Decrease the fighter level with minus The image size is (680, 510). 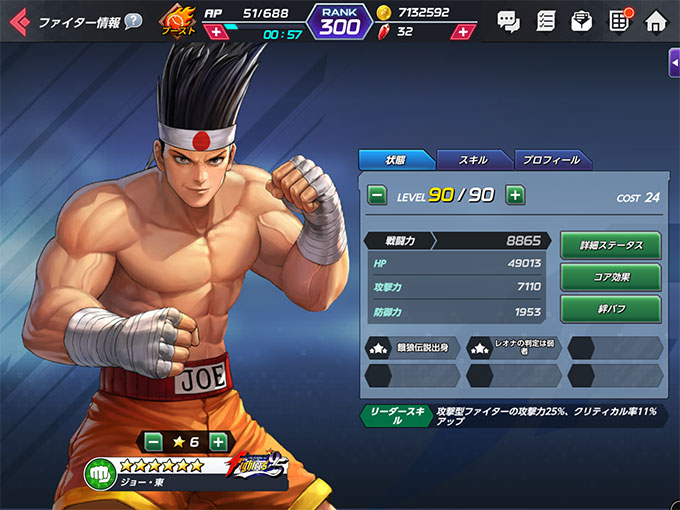coord(377,195)
